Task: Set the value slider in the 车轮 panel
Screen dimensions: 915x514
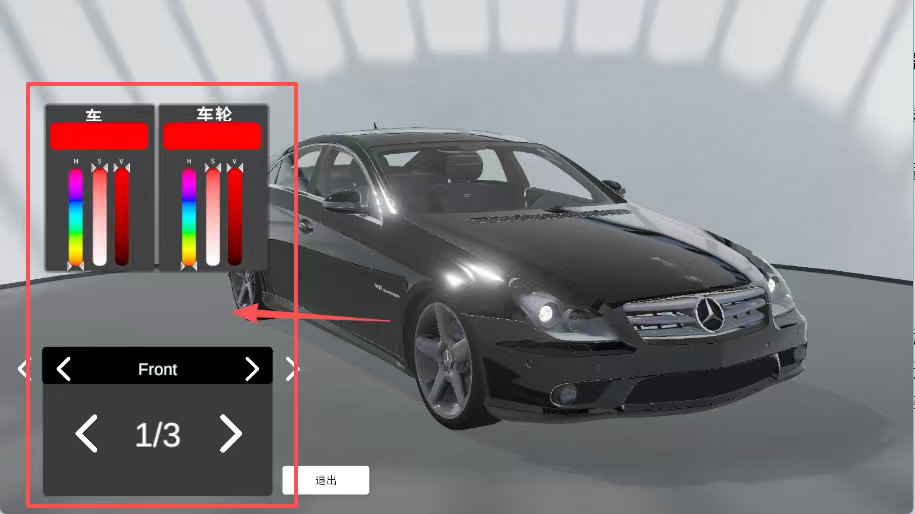Action: coord(235,216)
